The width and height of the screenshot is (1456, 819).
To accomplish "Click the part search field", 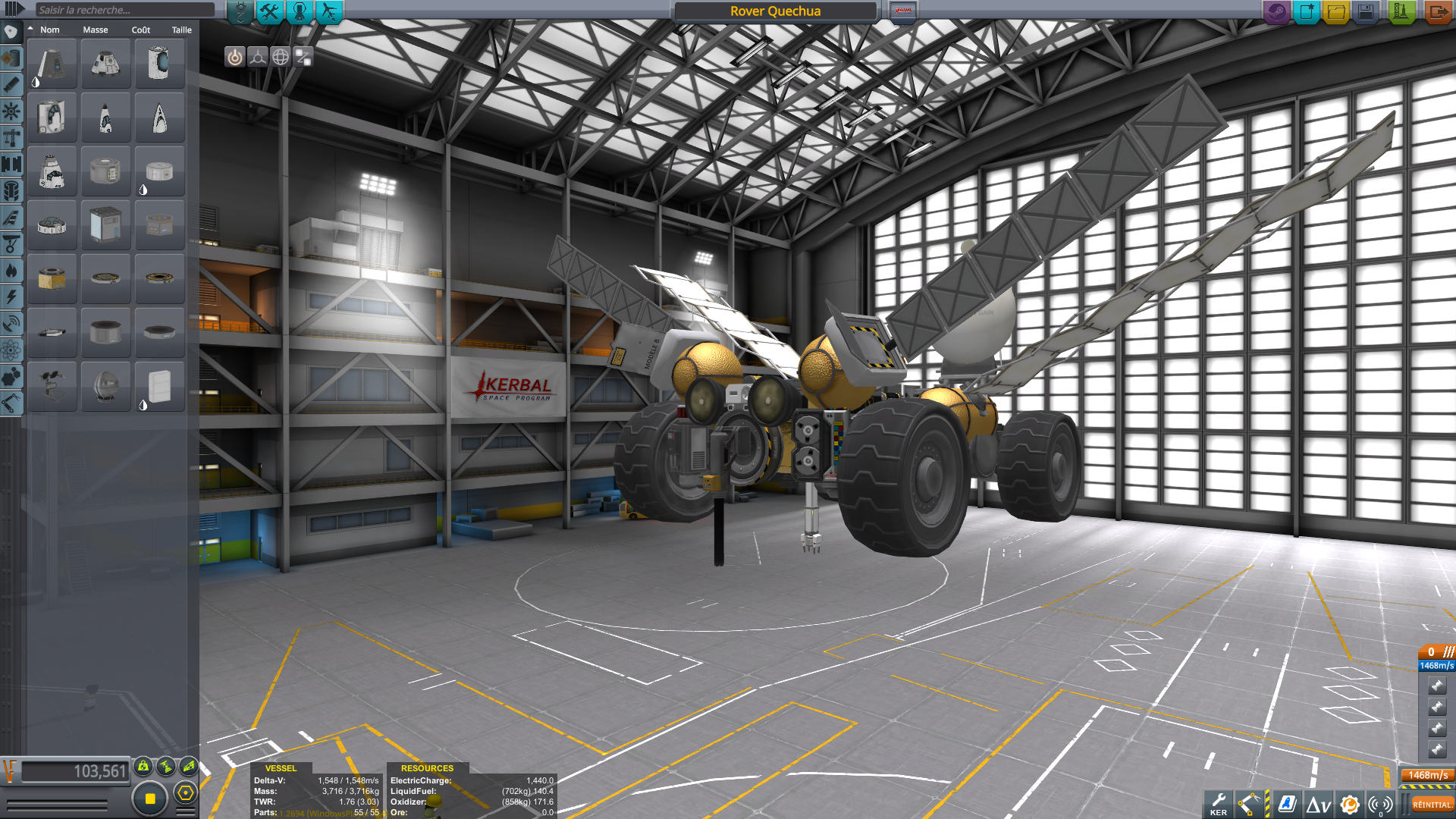I will click(x=125, y=10).
